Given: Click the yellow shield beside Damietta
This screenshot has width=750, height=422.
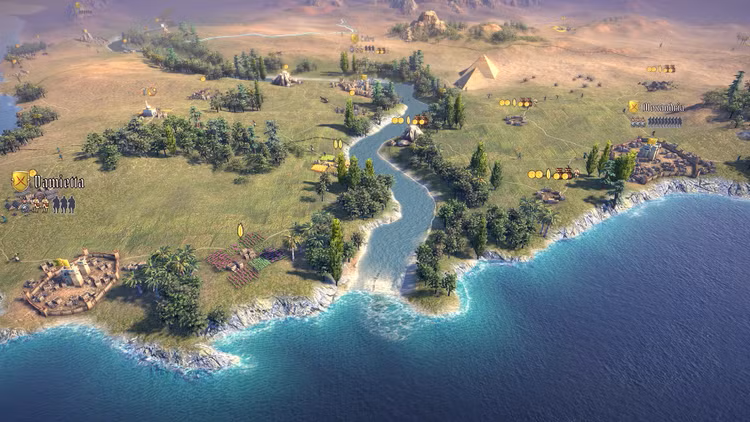Looking at the screenshot, I should pos(20,181).
